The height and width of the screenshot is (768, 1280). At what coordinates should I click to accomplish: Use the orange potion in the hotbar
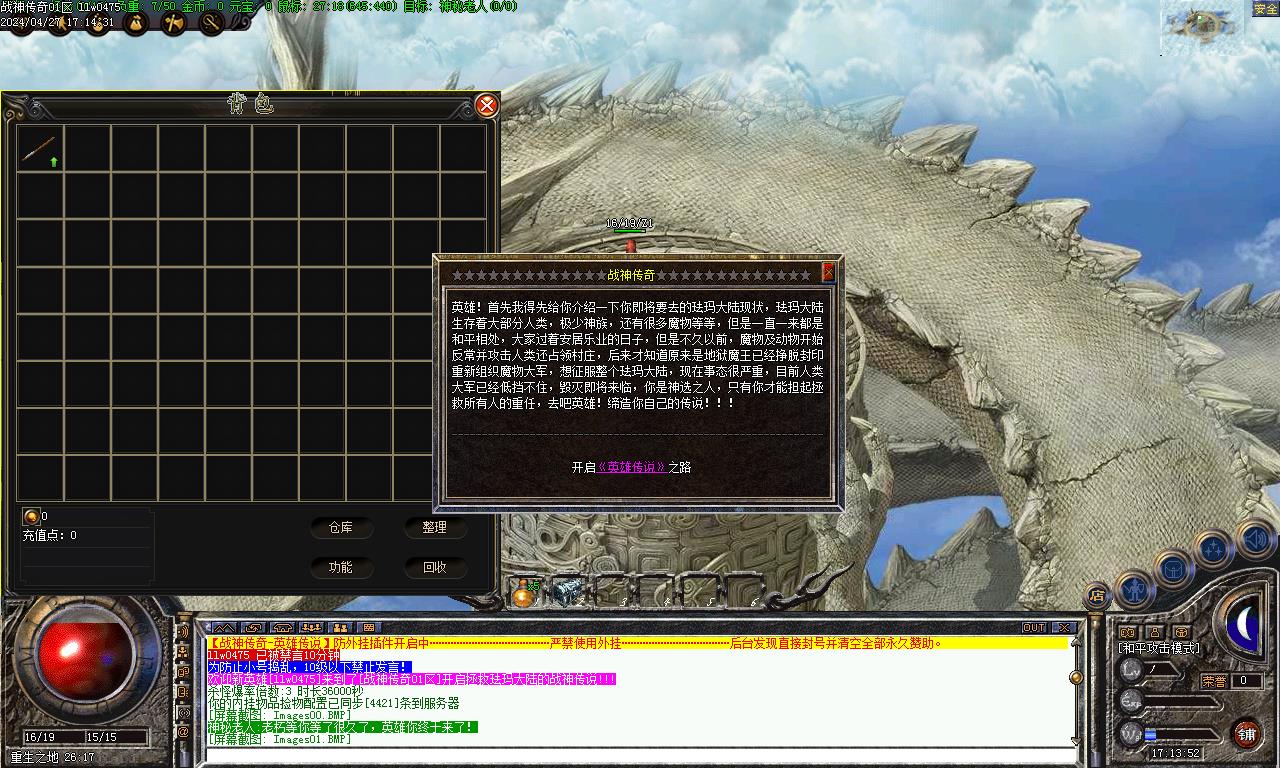tap(522, 593)
